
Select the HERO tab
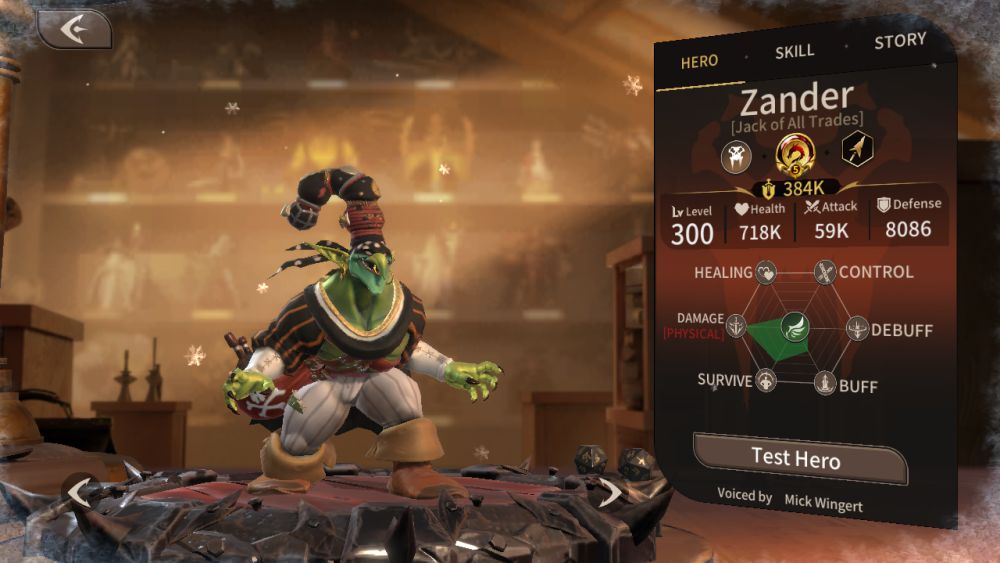[699, 62]
